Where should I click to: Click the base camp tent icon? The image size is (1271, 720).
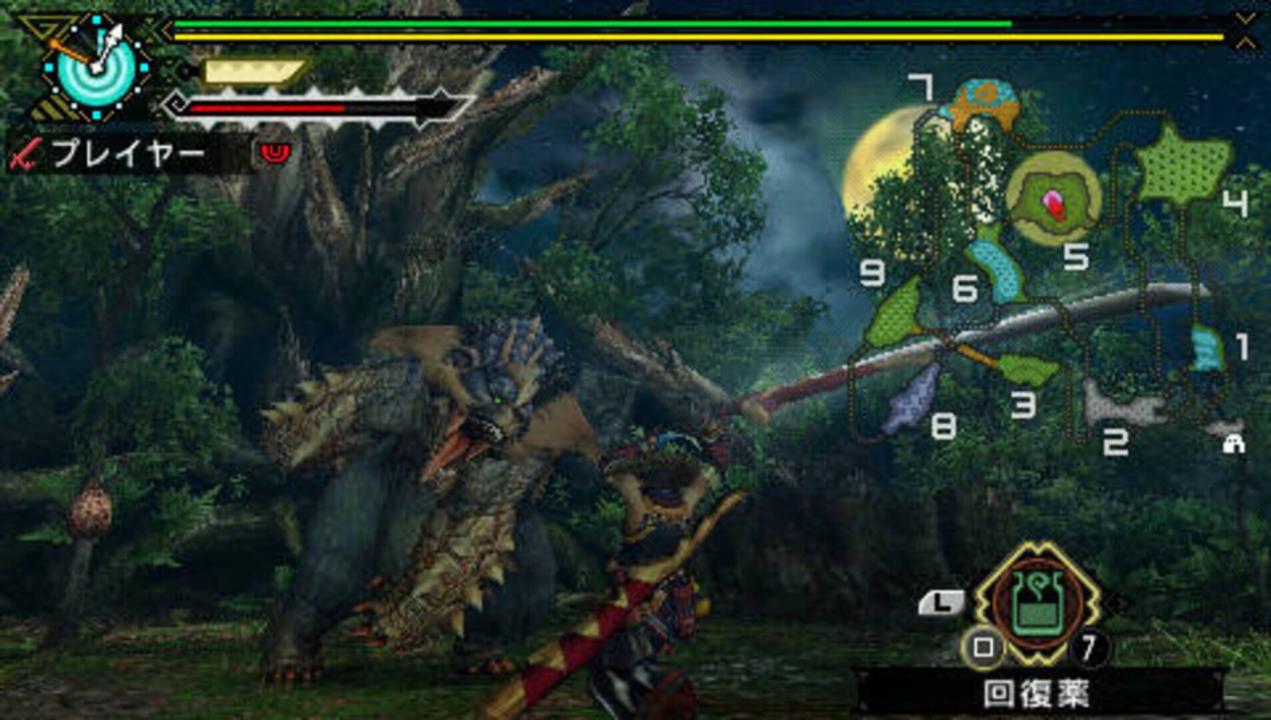point(1233,443)
